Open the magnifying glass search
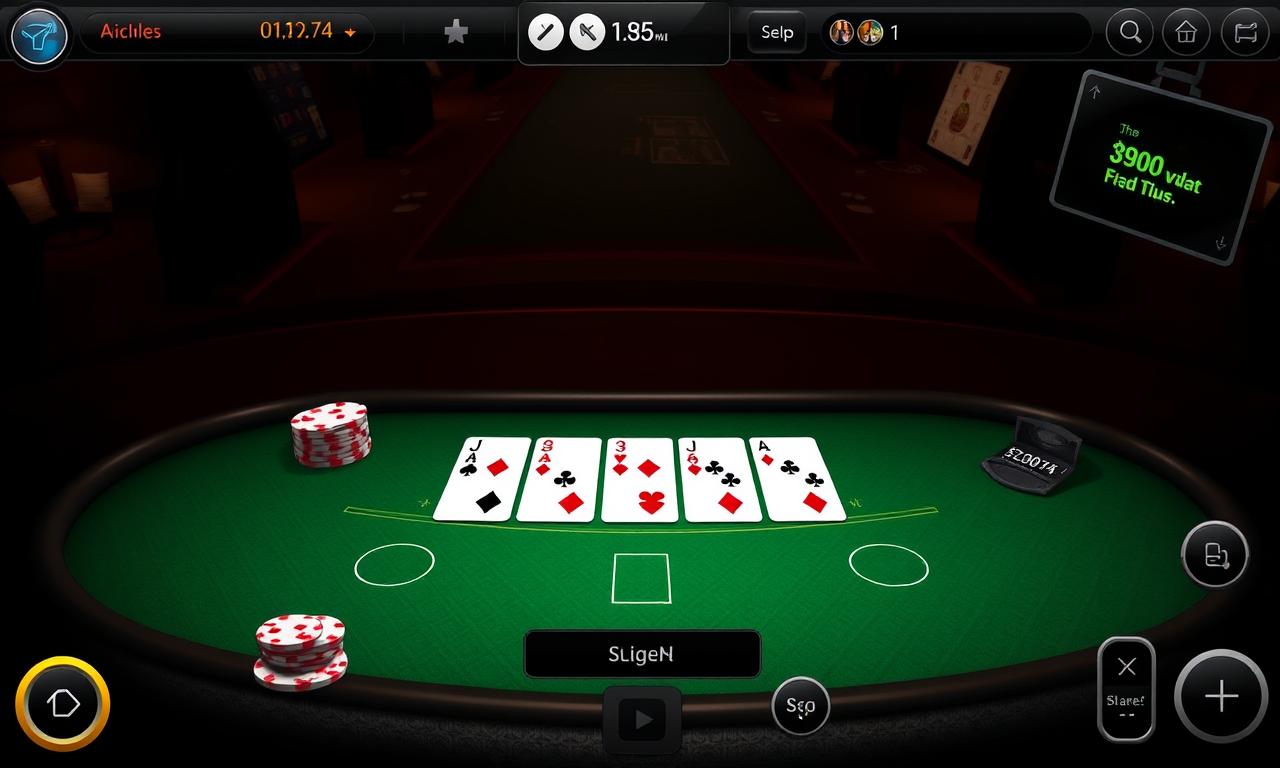This screenshot has width=1280, height=768. (1130, 32)
